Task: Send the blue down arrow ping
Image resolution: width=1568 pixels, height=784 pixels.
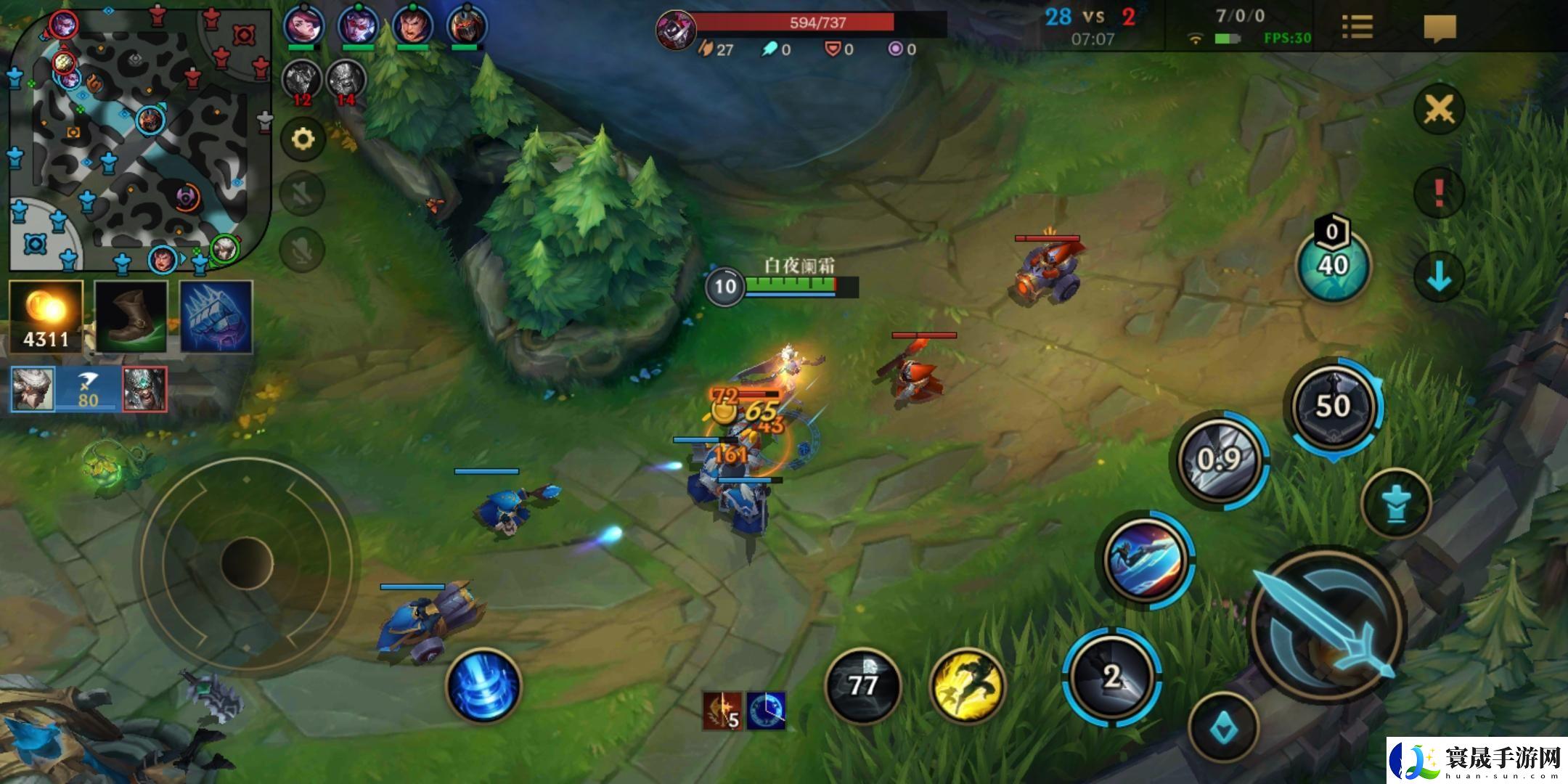Action: [1438, 277]
